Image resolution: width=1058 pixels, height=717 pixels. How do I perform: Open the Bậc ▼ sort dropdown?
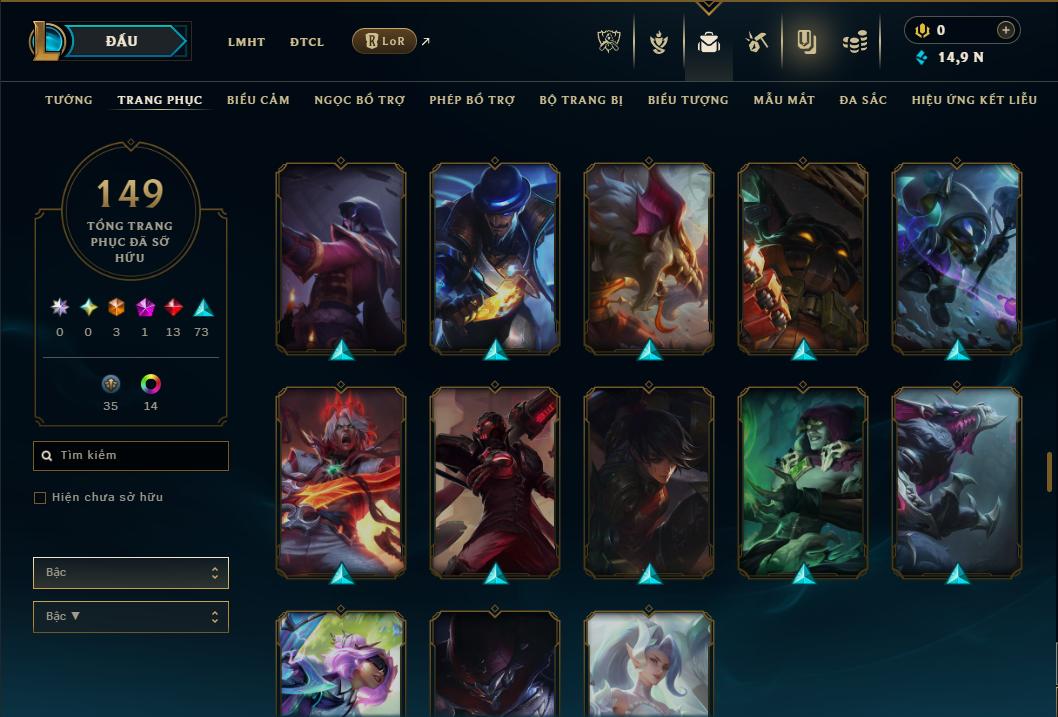(x=131, y=617)
